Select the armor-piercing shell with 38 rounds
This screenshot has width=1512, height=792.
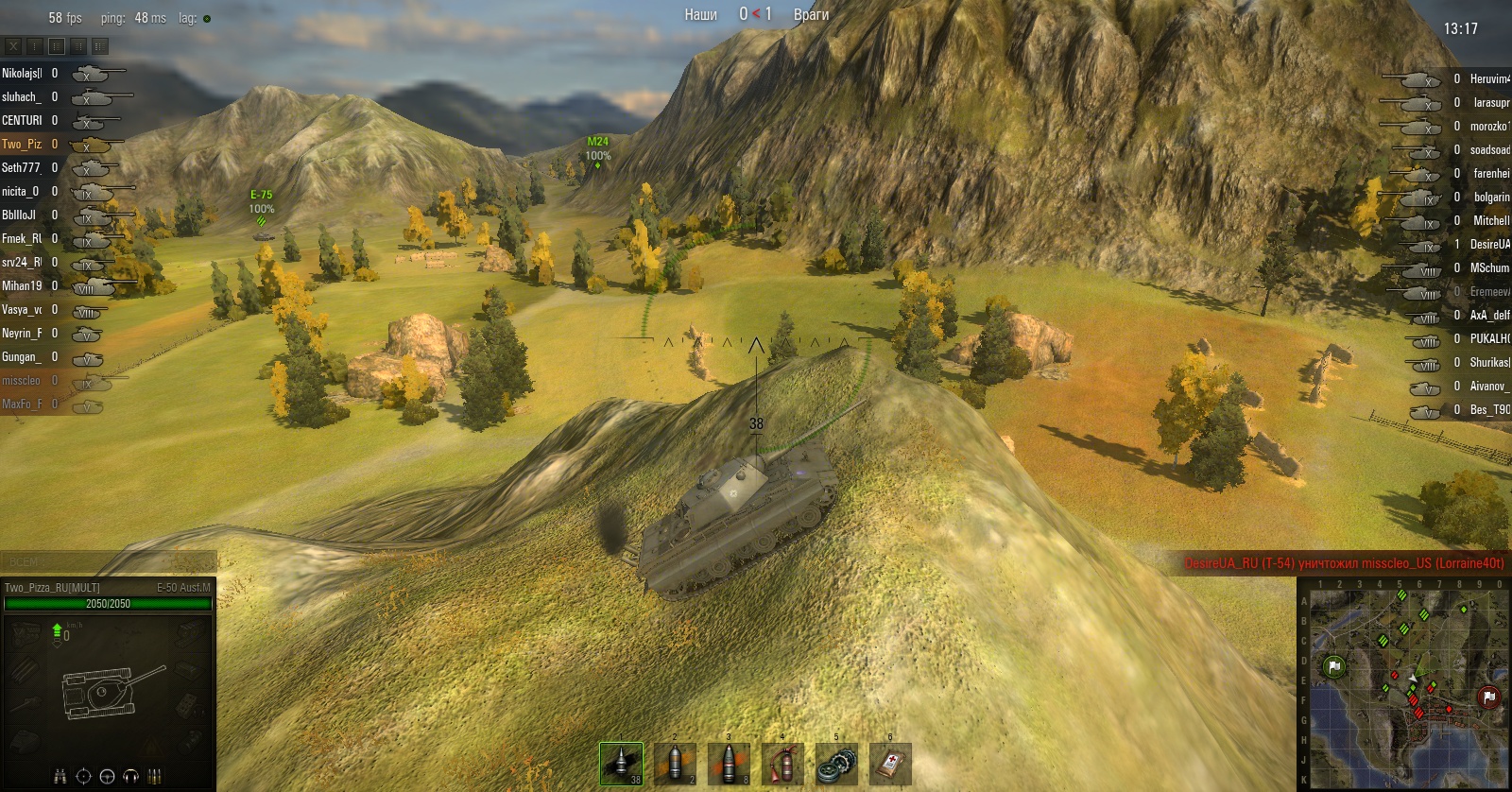[x=621, y=764]
